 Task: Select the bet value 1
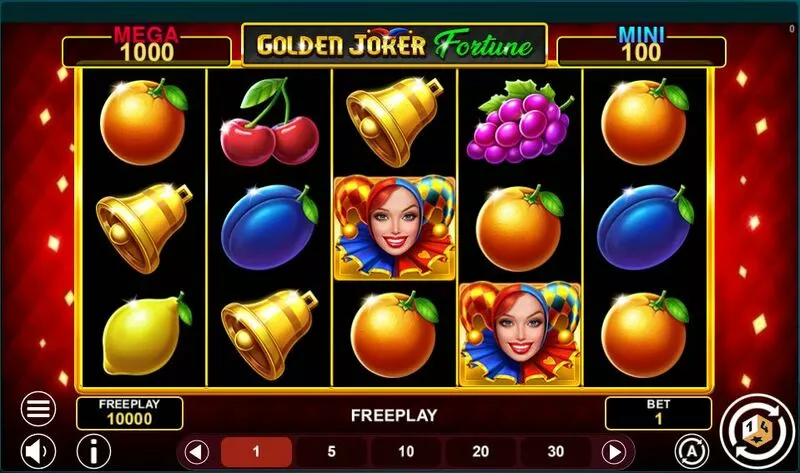click(256, 451)
